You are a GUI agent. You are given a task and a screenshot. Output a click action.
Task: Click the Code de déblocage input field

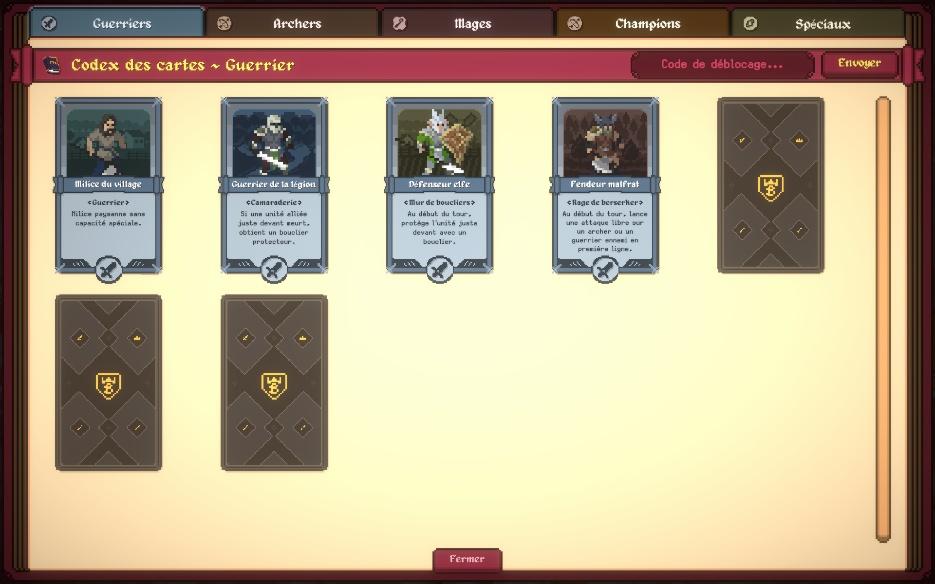[x=722, y=64]
